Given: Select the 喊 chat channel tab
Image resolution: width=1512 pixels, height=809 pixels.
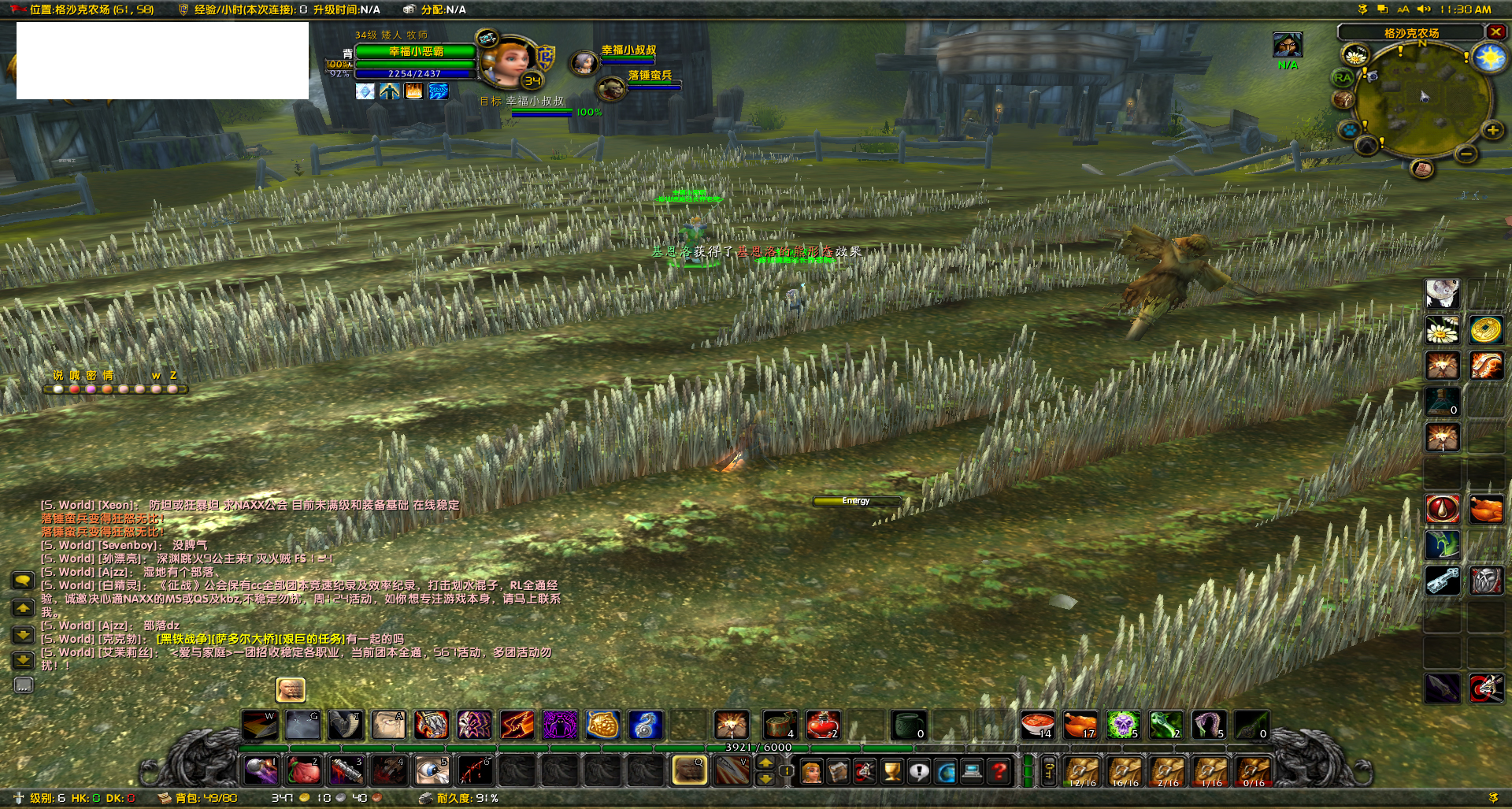Looking at the screenshot, I should click(75, 375).
